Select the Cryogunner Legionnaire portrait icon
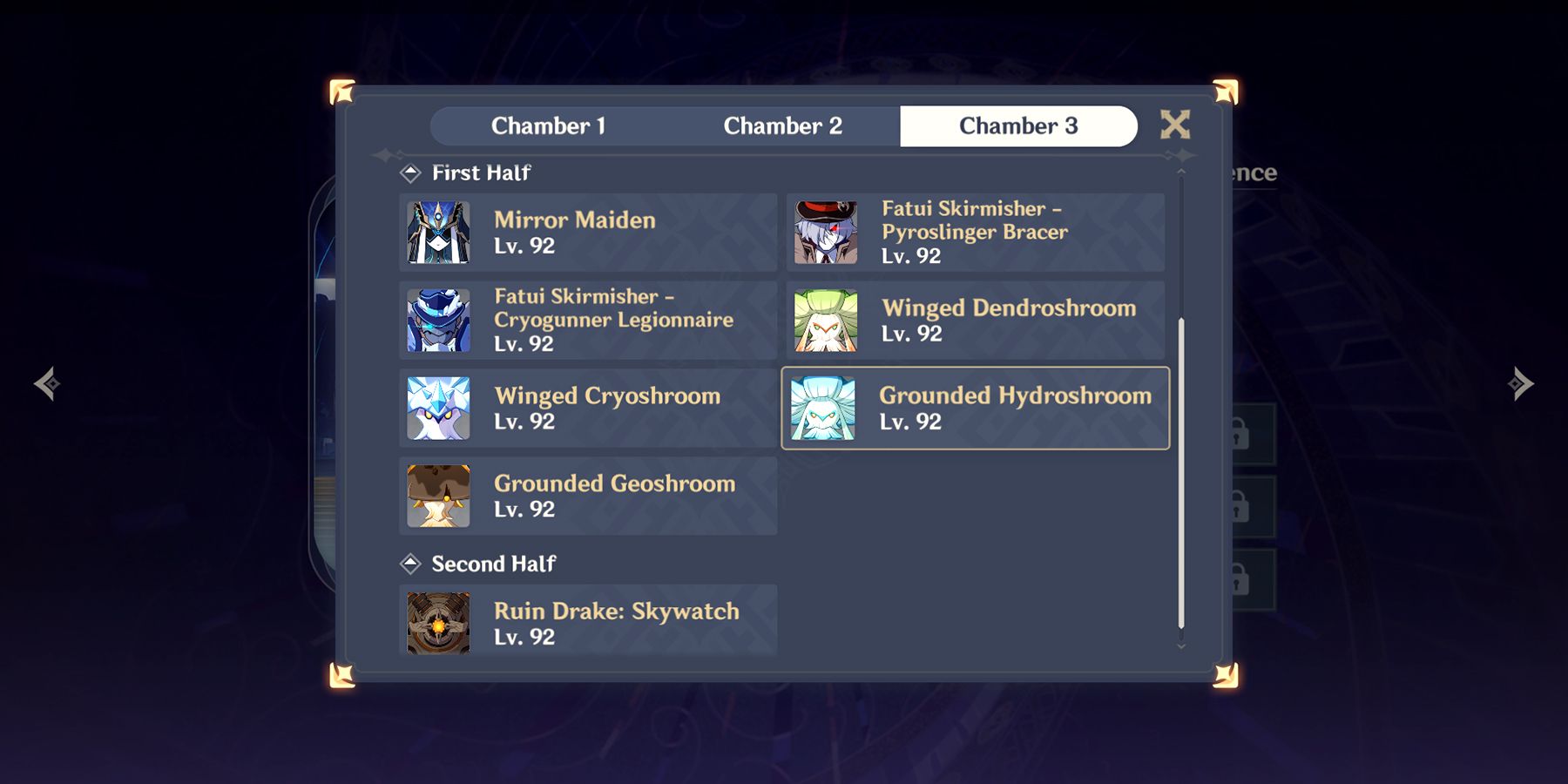This screenshot has height=784, width=1568. pyautogui.click(x=438, y=321)
